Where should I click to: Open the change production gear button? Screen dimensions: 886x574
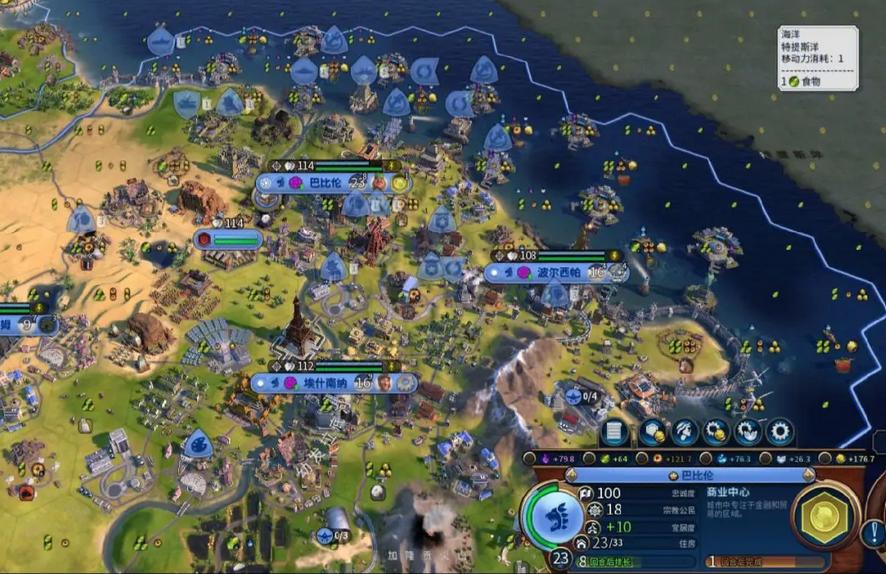(x=779, y=432)
